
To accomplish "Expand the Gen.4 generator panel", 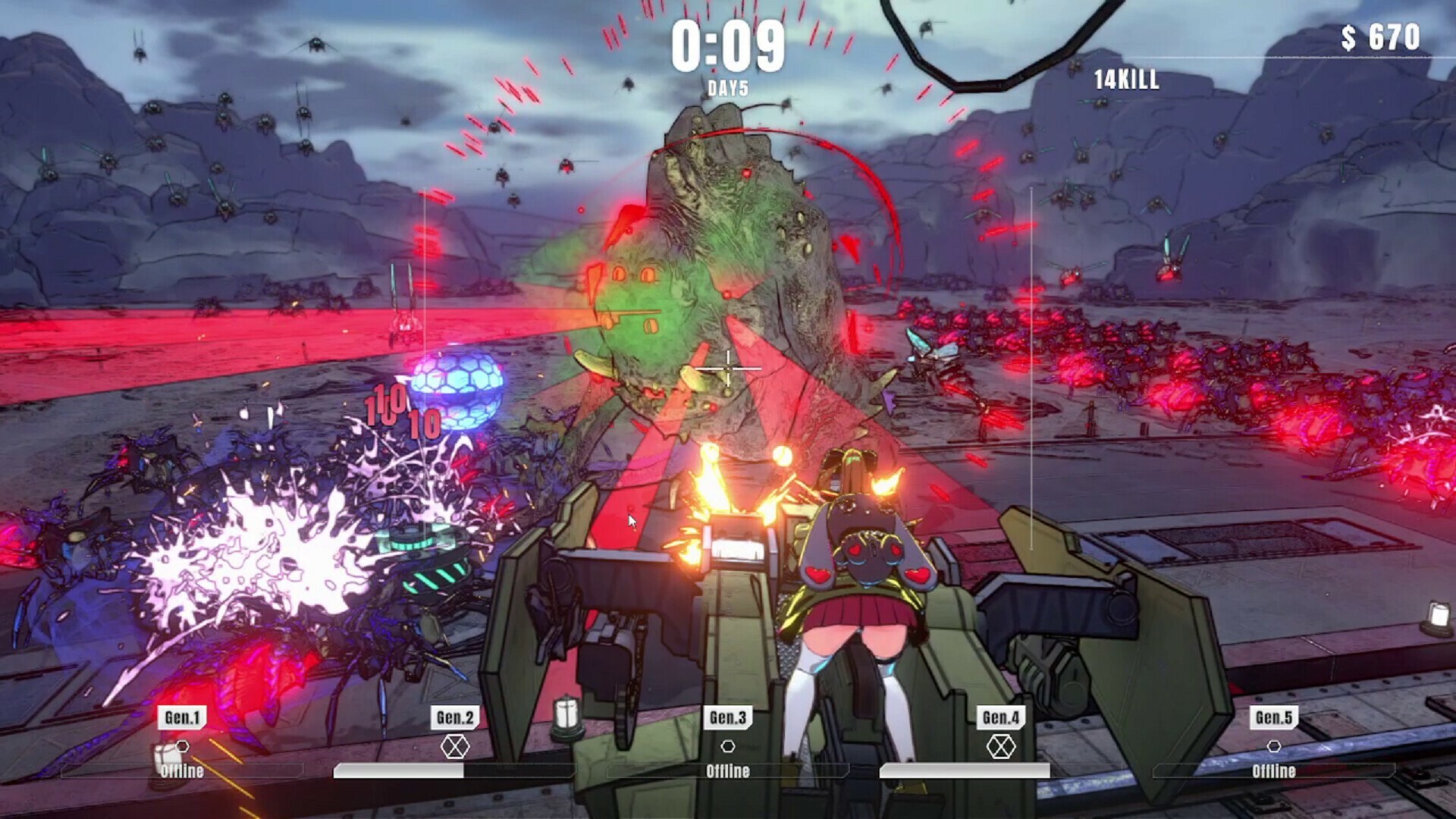I will tap(1002, 717).
